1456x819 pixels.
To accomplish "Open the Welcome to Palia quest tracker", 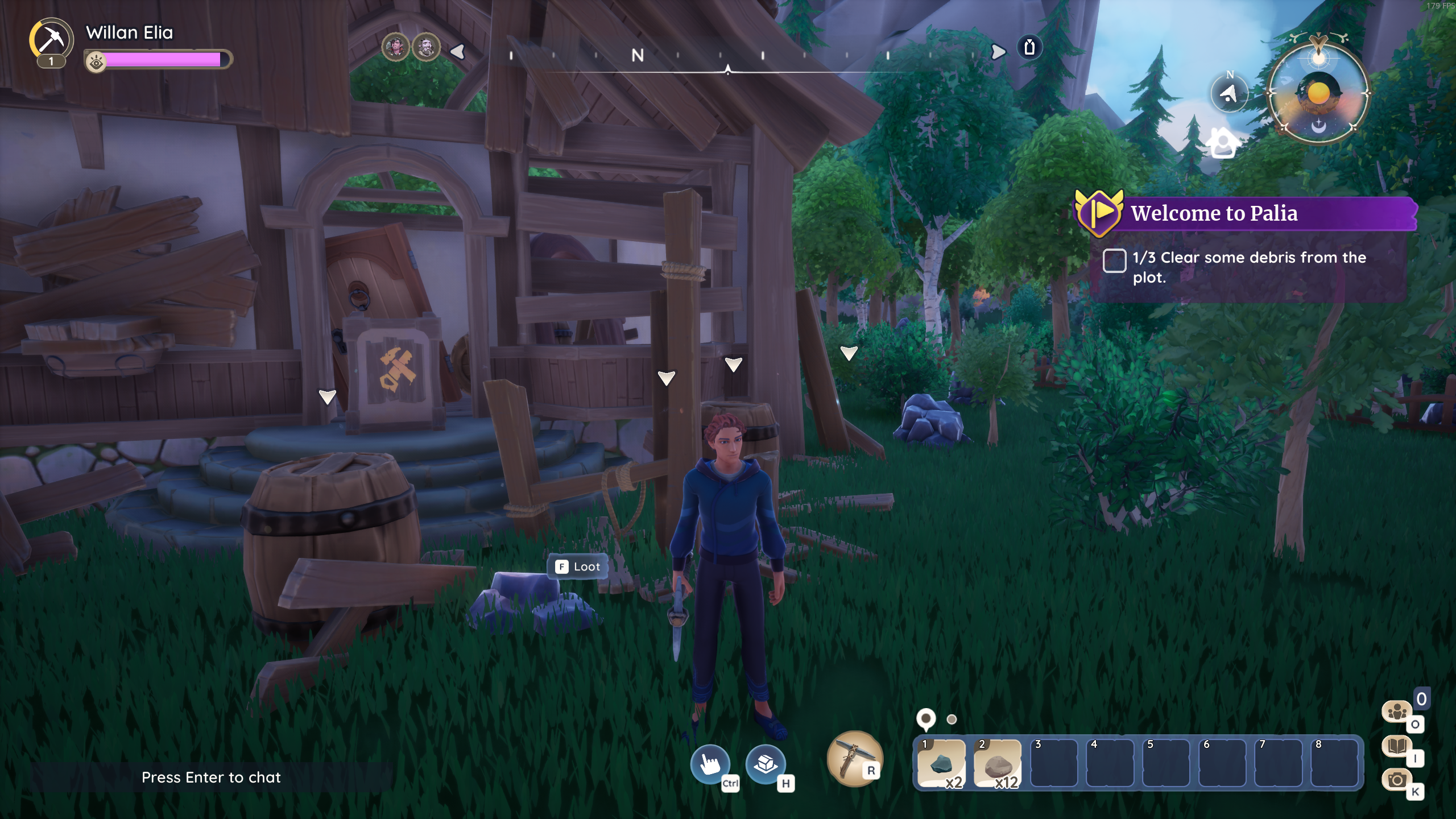I will tap(1214, 213).
